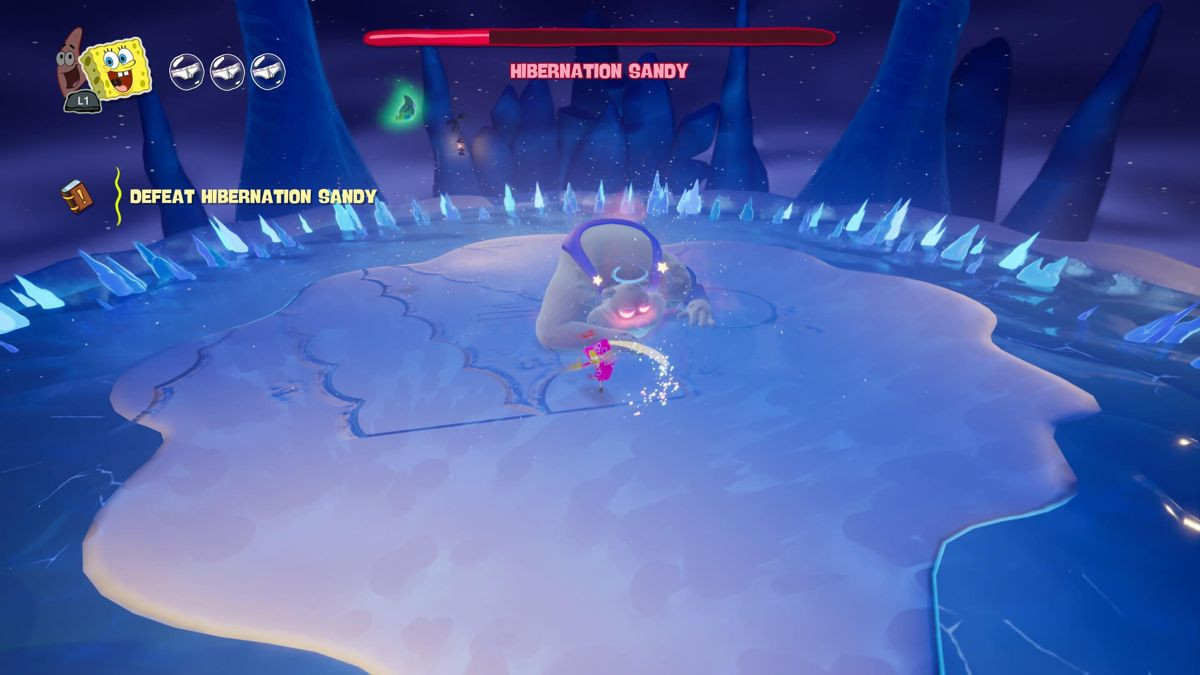
Task: Select the SpongeBob character portrait
Action: 117,68
